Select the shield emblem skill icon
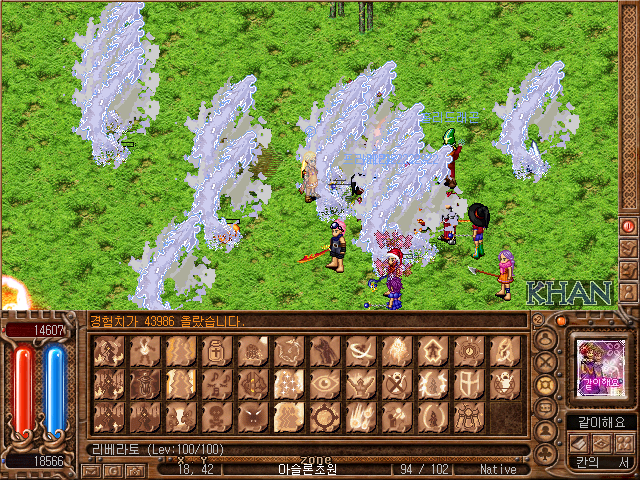This screenshot has height=480, width=640. pos(468,383)
